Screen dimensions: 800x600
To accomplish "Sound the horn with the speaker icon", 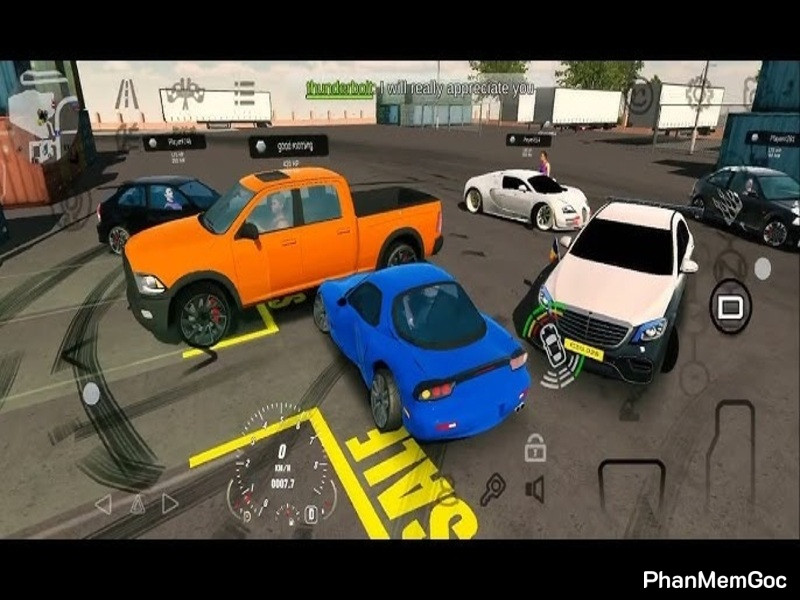I will [x=536, y=490].
